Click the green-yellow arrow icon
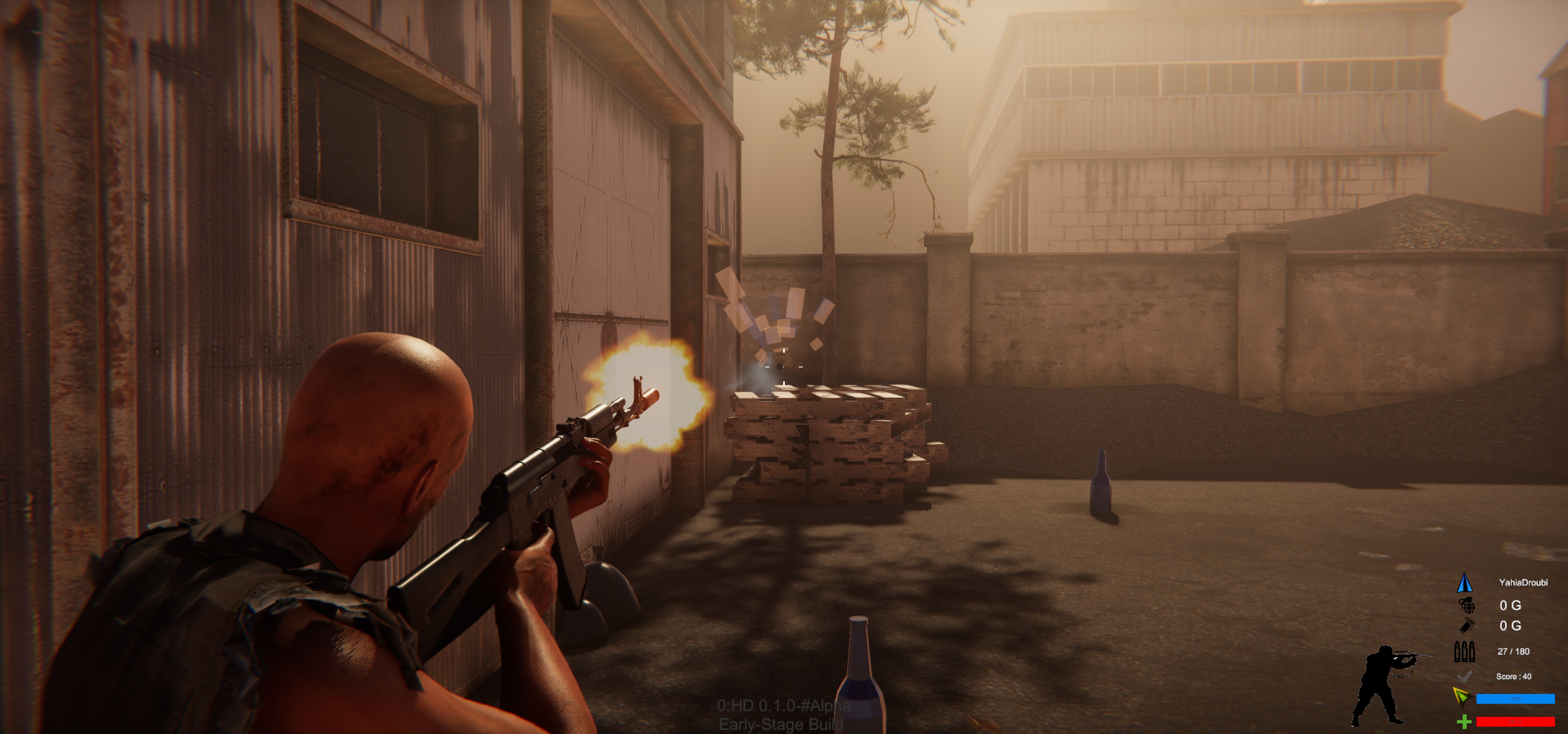Image resolution: width=1568 pixels, height=734 pixels. pyautogui.click(x=1461, y=696)
